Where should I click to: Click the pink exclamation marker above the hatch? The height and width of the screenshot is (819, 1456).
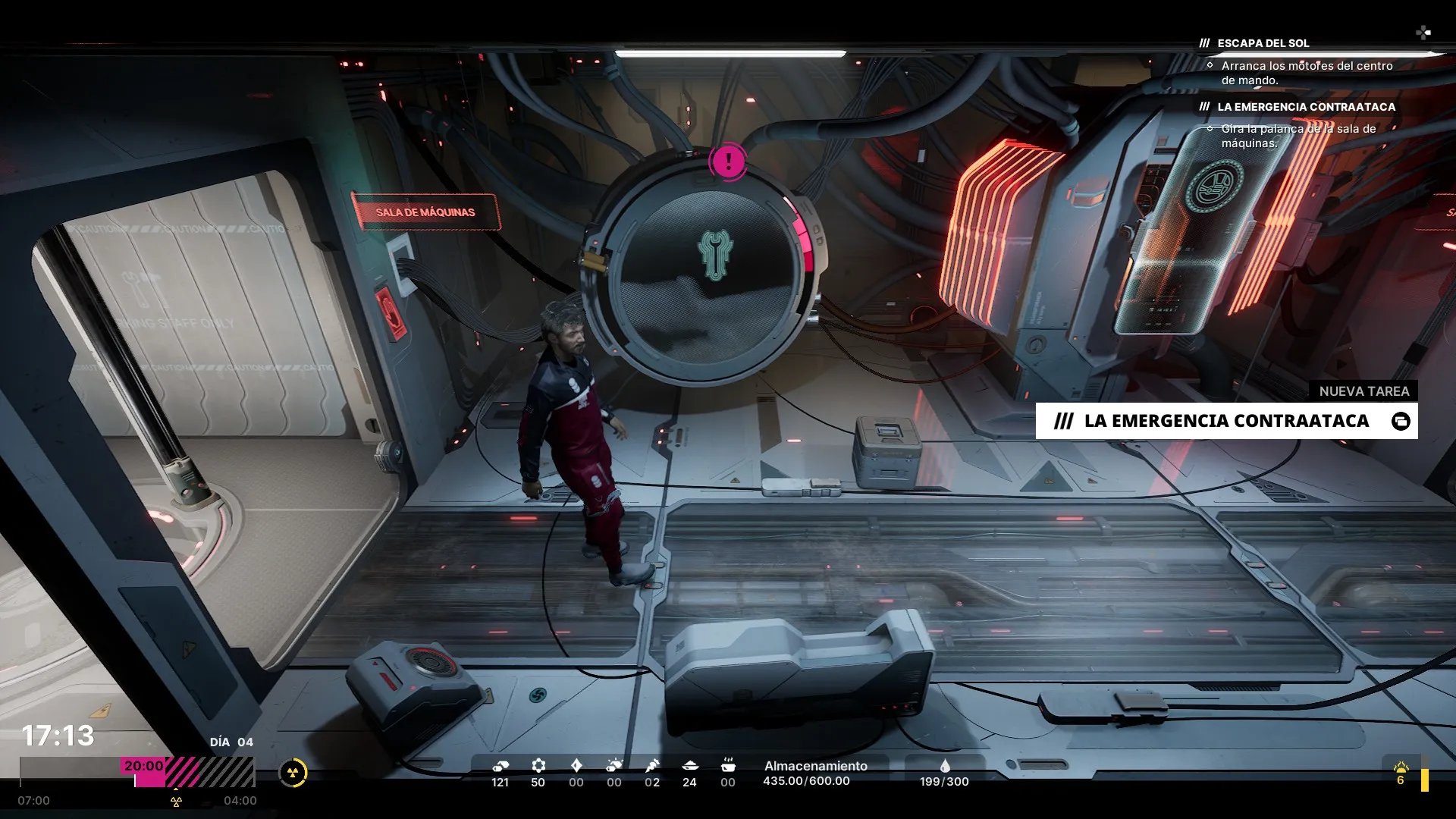coord(728,161)
